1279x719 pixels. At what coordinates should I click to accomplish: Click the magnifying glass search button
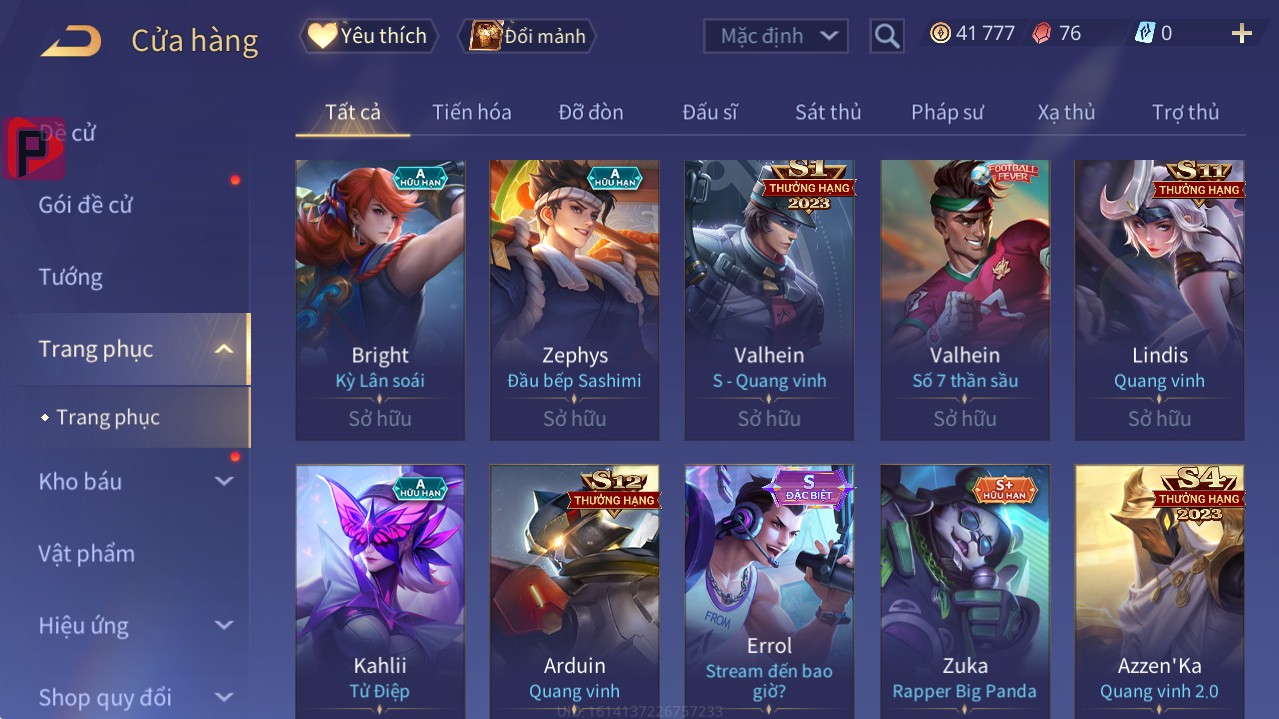pos(887,36)
